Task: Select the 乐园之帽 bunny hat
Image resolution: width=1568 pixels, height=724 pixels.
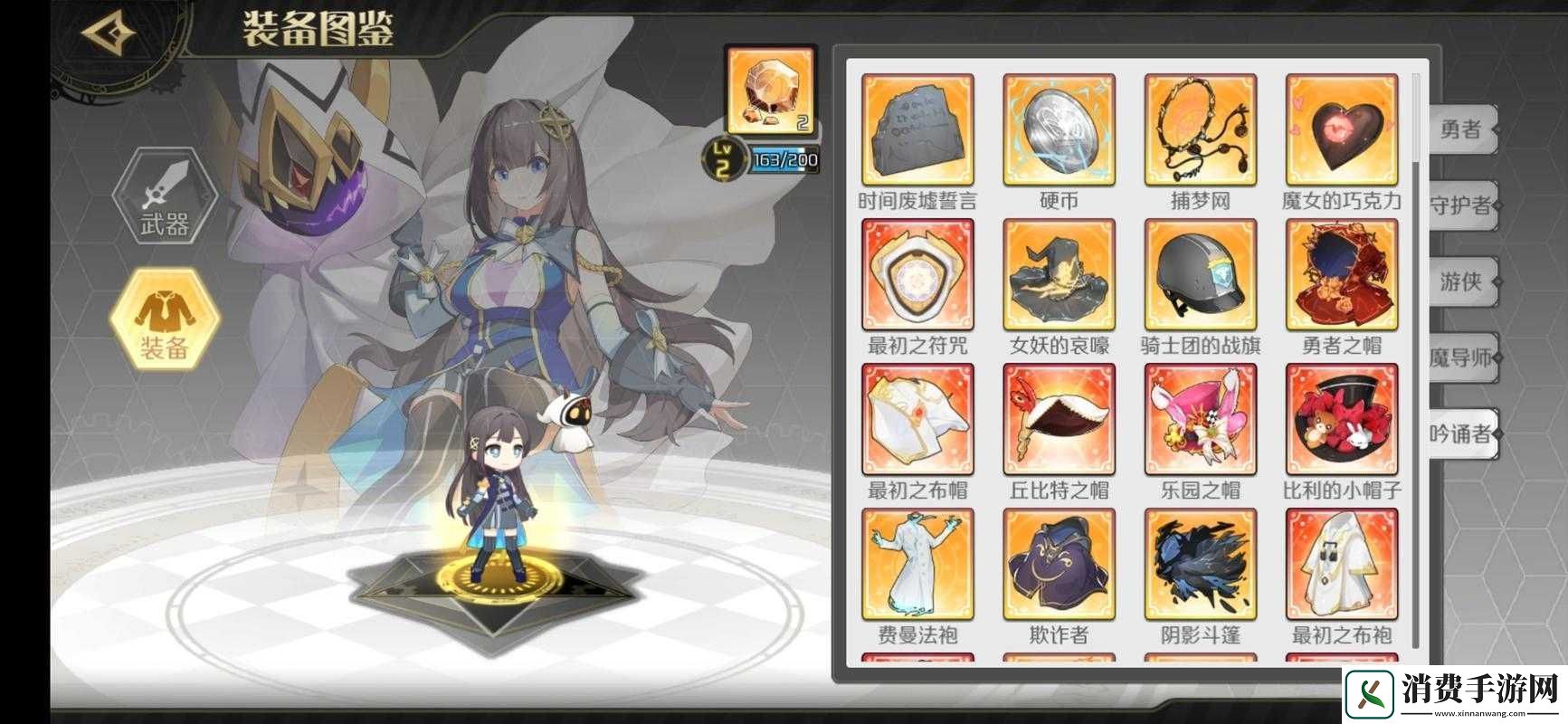Action: point(1201,420)
